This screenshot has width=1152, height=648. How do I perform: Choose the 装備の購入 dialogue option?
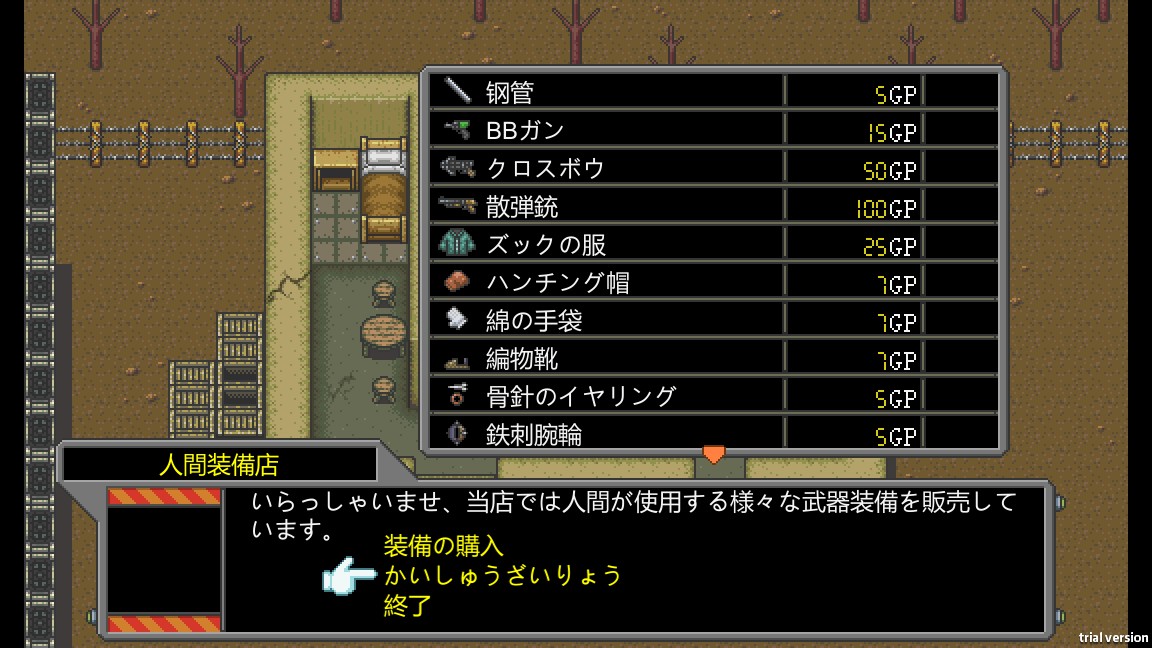click(443, 546)
